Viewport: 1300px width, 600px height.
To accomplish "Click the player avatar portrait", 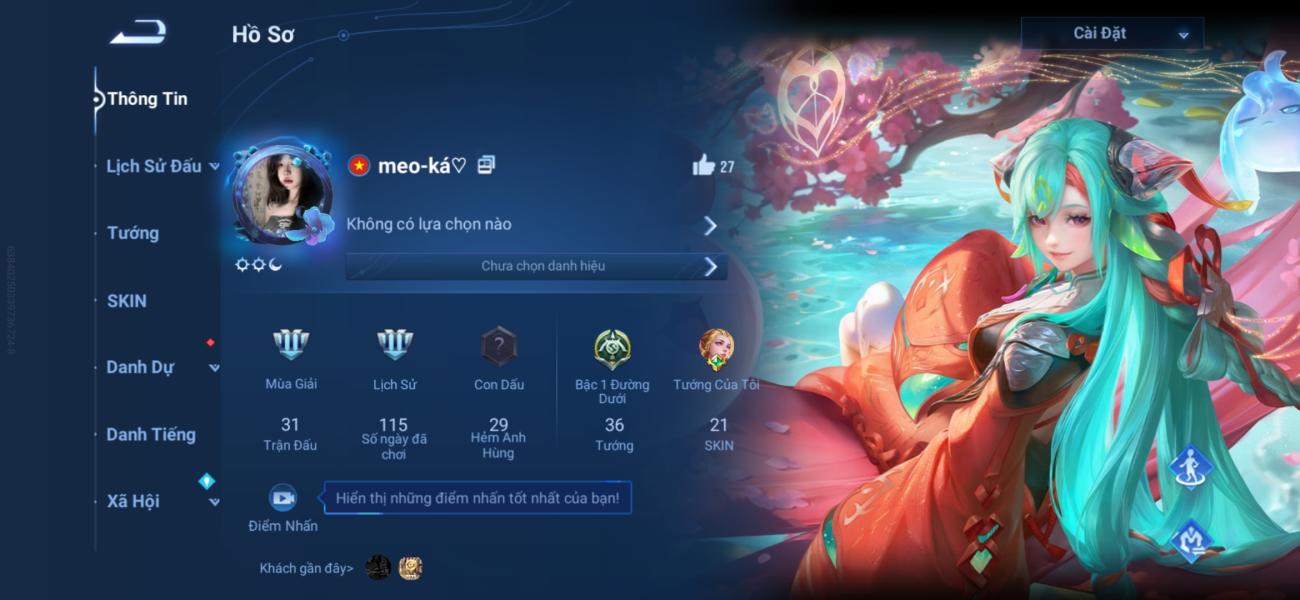I will (x=282, y=195).
